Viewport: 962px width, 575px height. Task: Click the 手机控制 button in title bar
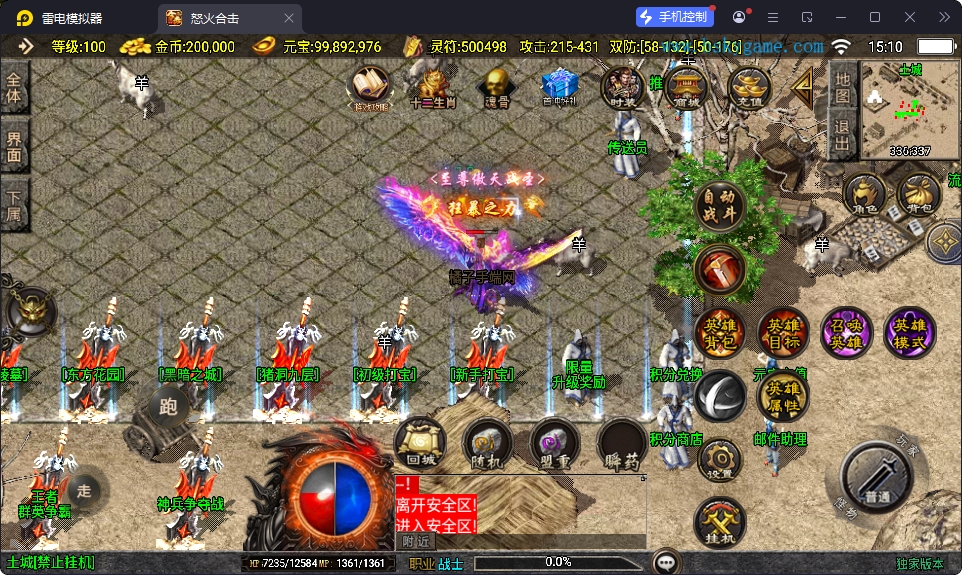tap(674, 17)
